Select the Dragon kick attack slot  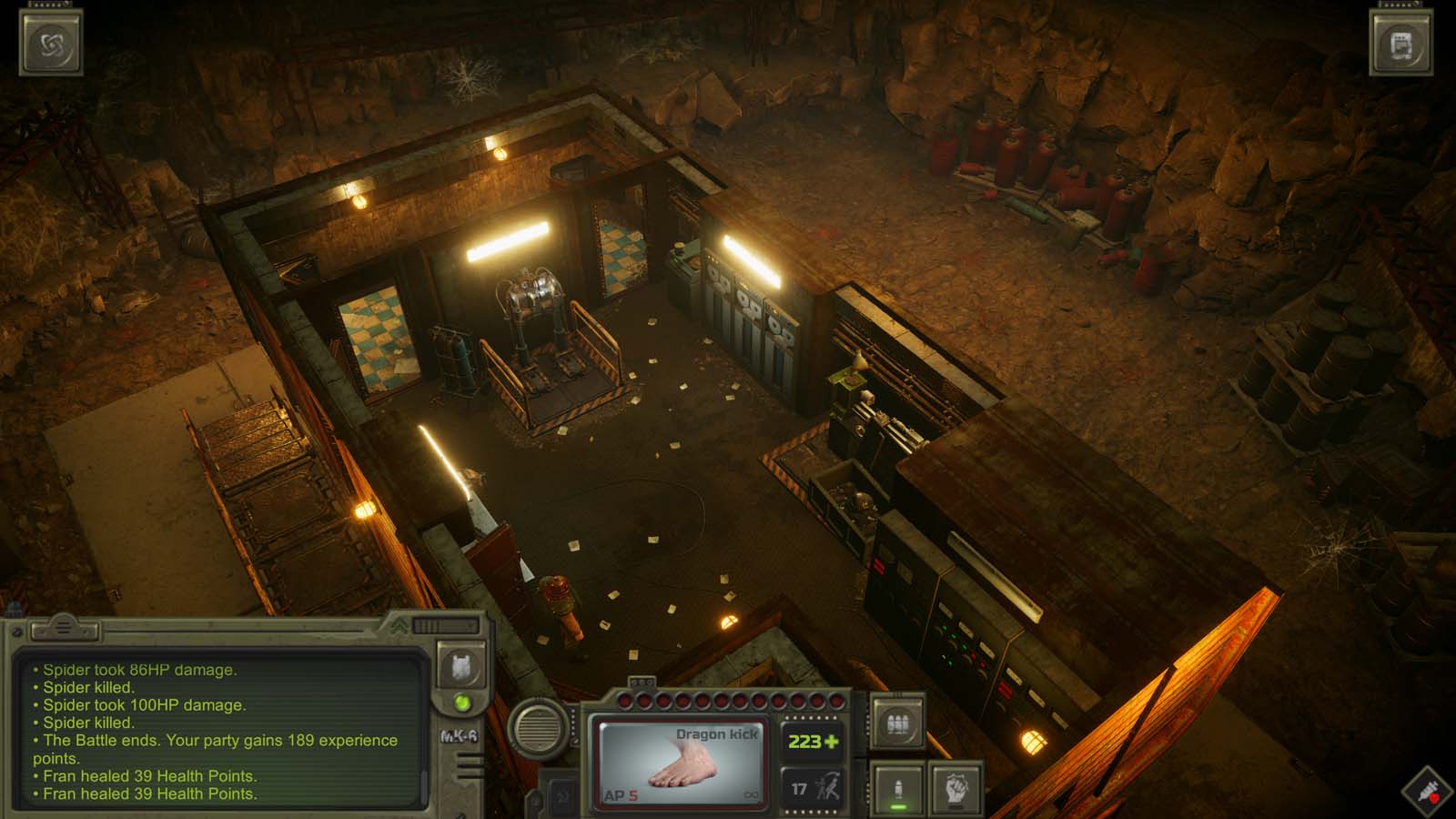[x=682, y=760]
